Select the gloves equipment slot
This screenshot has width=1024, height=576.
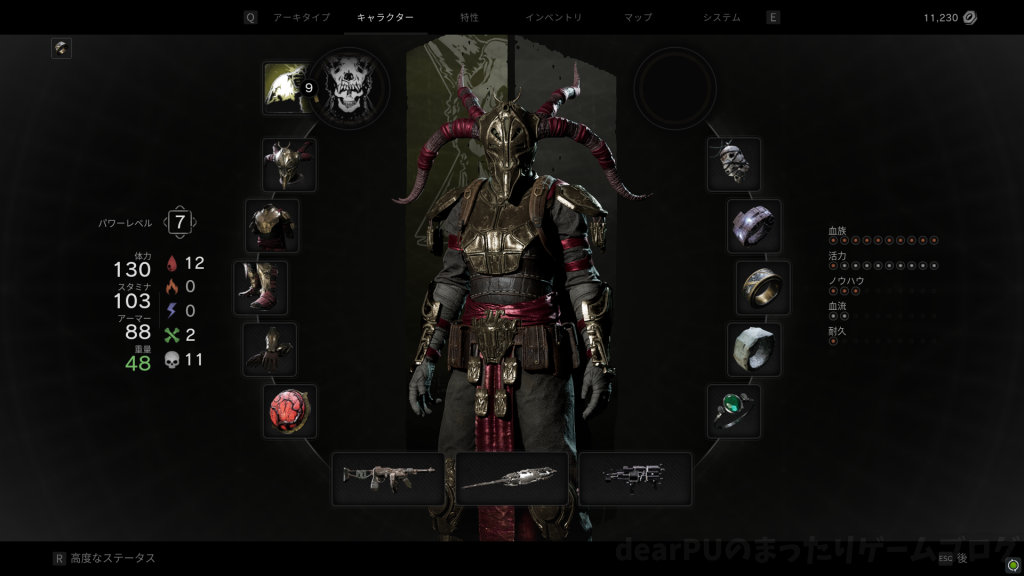(270, 349)
